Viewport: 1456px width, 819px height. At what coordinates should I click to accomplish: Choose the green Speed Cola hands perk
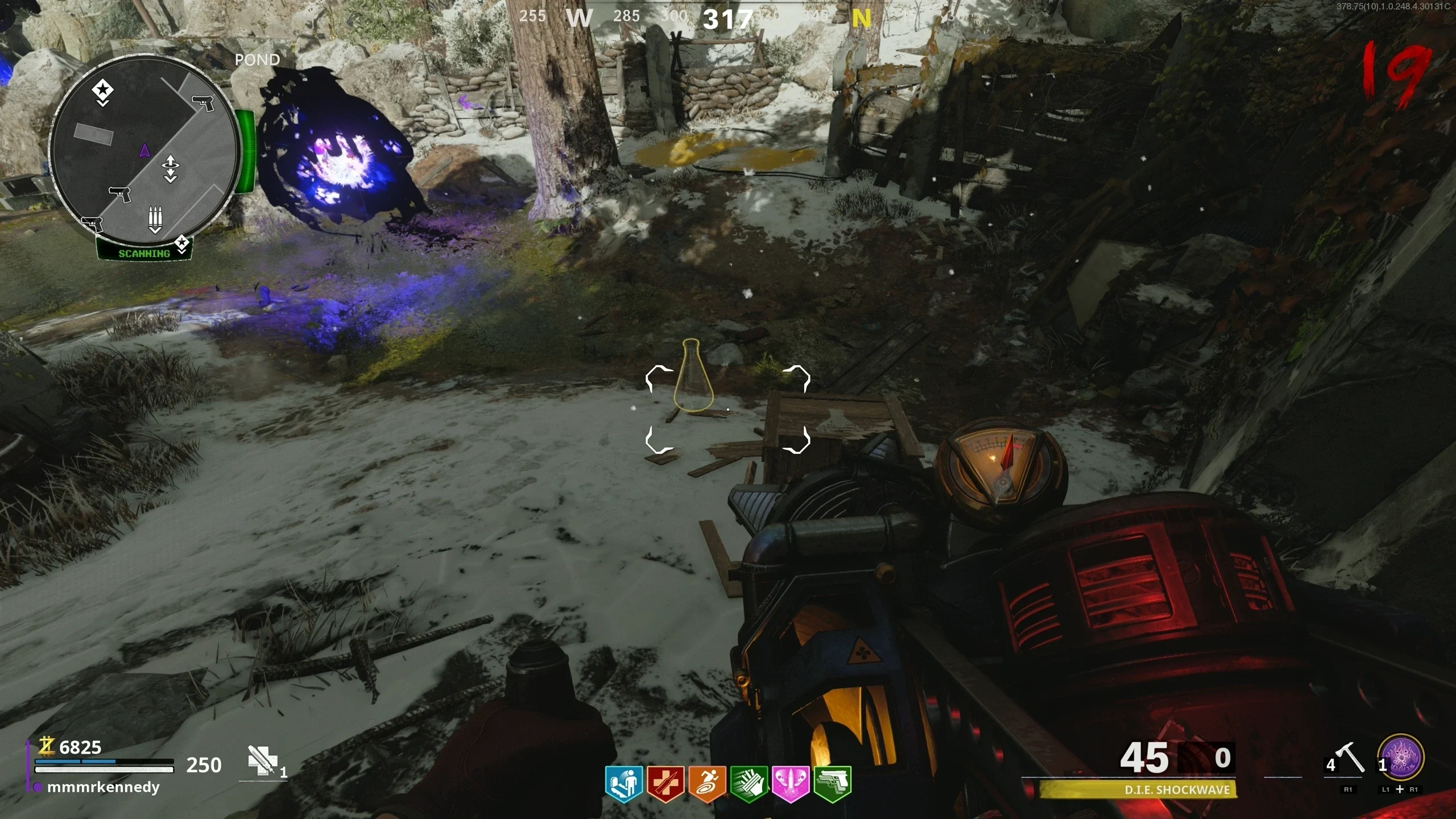(x=750, y=784)
